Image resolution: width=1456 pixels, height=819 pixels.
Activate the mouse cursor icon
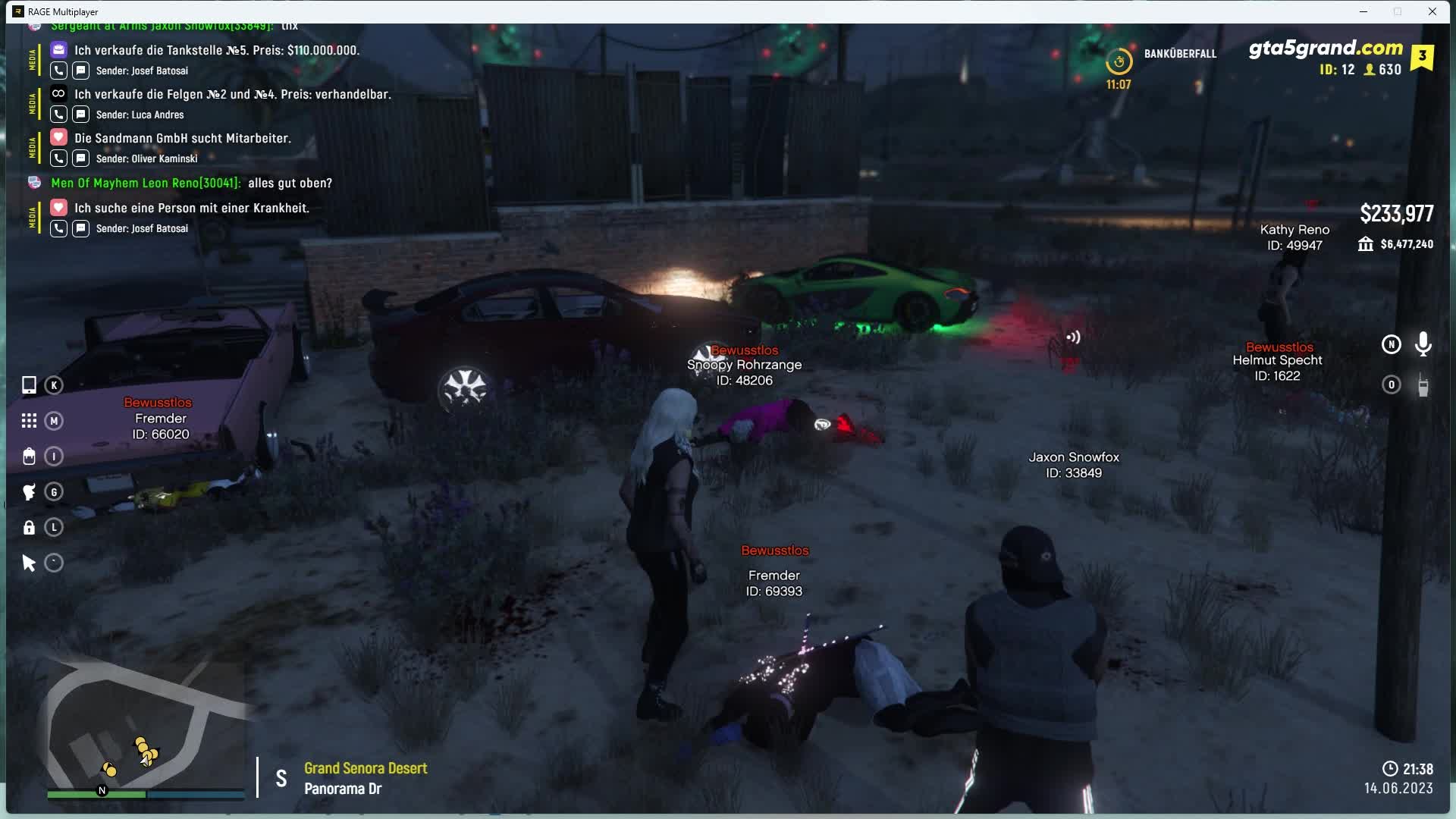click(29, 563)
